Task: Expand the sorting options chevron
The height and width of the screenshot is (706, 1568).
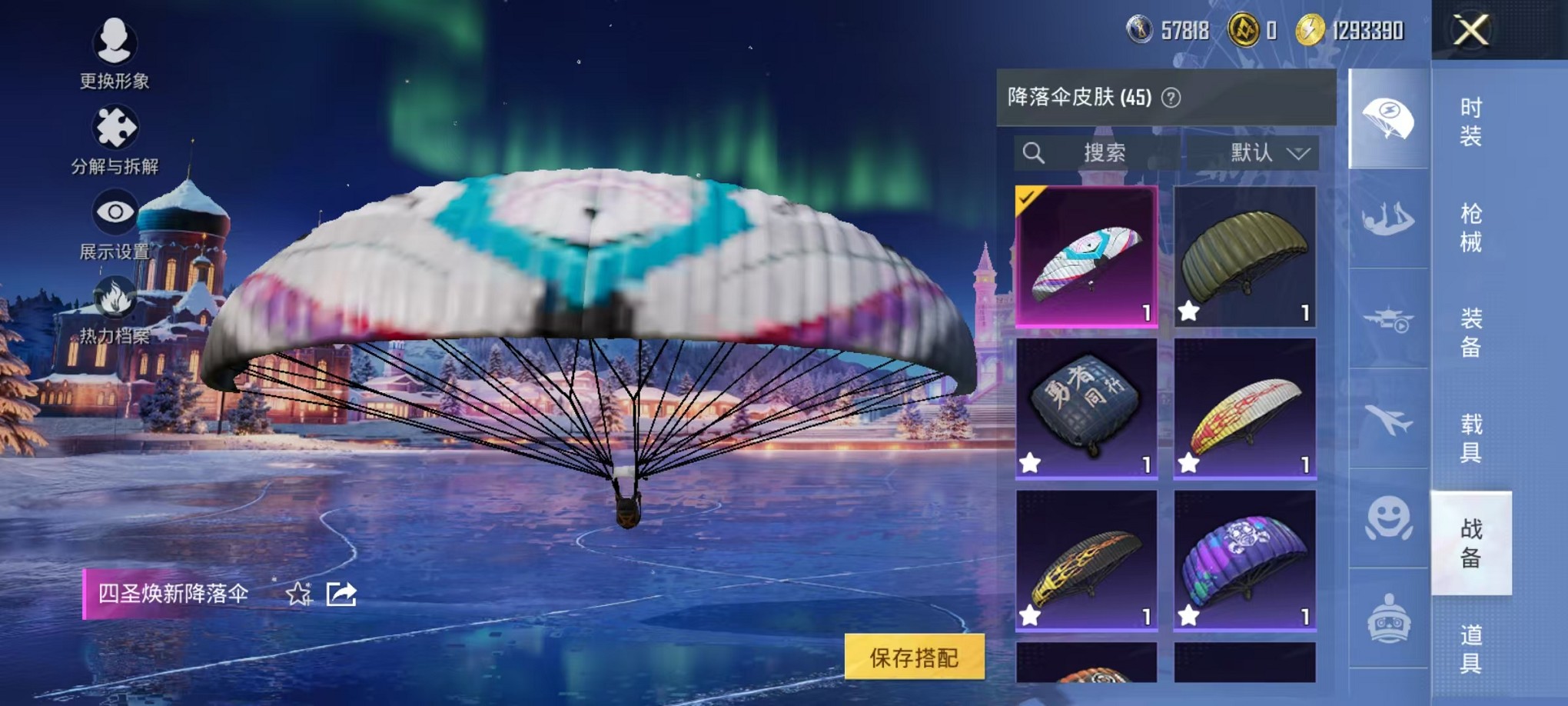Action: tap(1297, 153)
